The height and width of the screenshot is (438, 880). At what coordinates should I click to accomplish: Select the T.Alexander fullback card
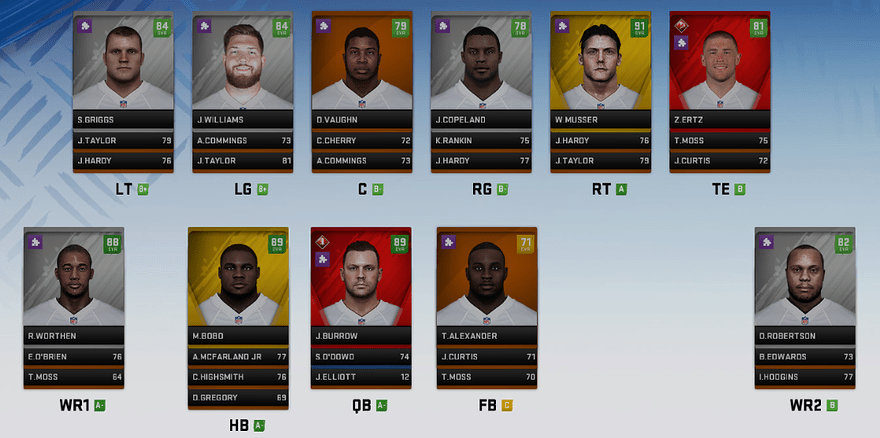tap(486, 285)
